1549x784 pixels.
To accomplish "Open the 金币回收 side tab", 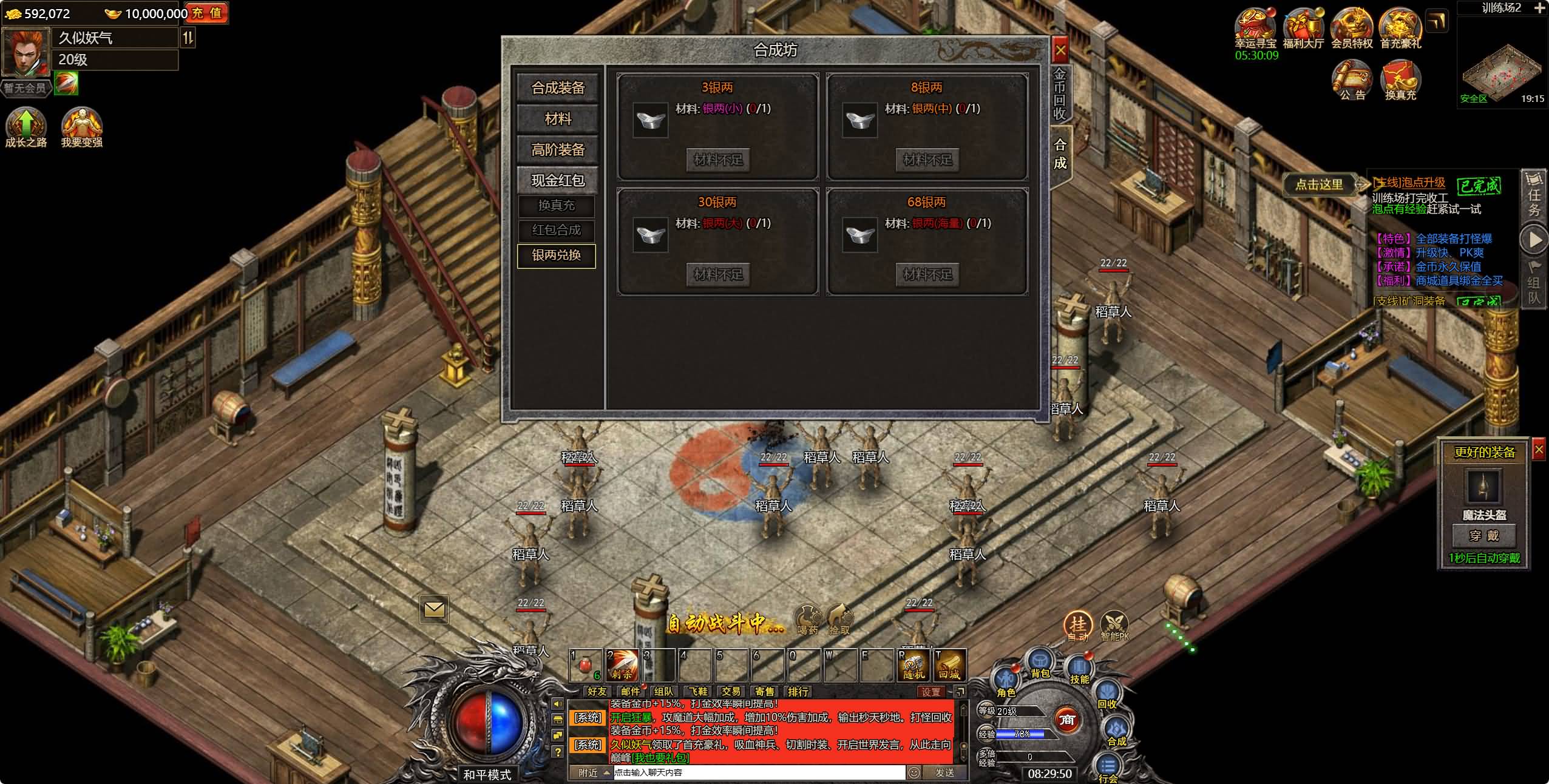I will 1059,93.
